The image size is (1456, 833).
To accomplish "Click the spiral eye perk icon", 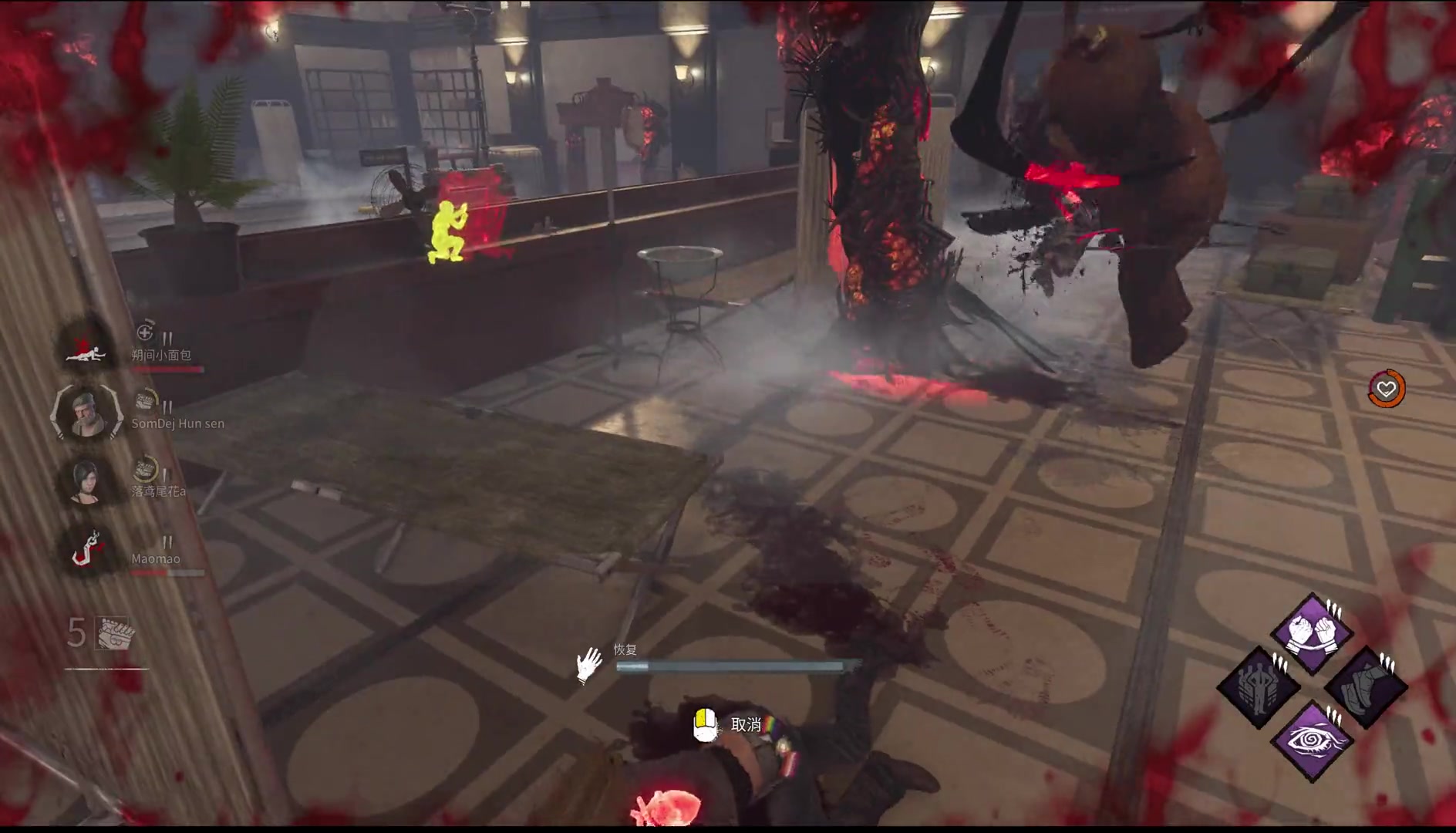I will tap(1312, 741).
